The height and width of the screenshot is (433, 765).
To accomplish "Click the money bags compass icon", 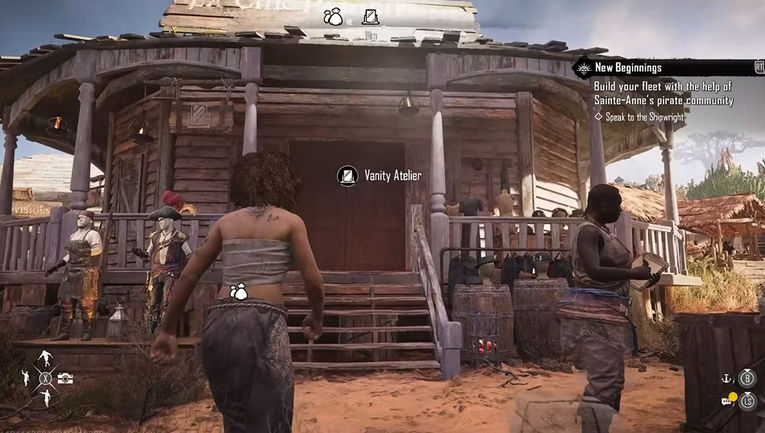I will click(333, 16).
